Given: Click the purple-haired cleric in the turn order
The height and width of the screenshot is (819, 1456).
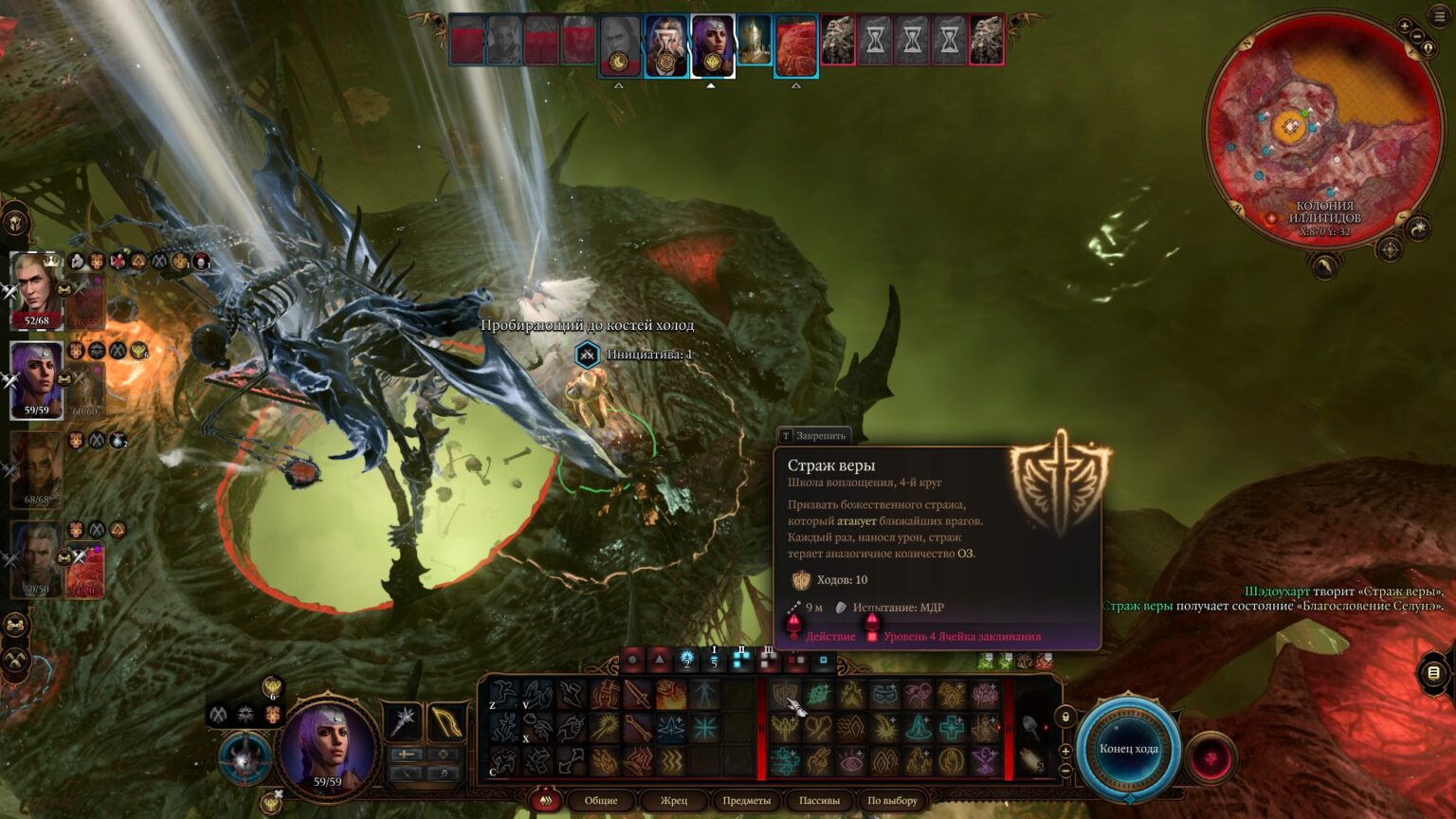Looking at the screenshot, I should (712, 44).
